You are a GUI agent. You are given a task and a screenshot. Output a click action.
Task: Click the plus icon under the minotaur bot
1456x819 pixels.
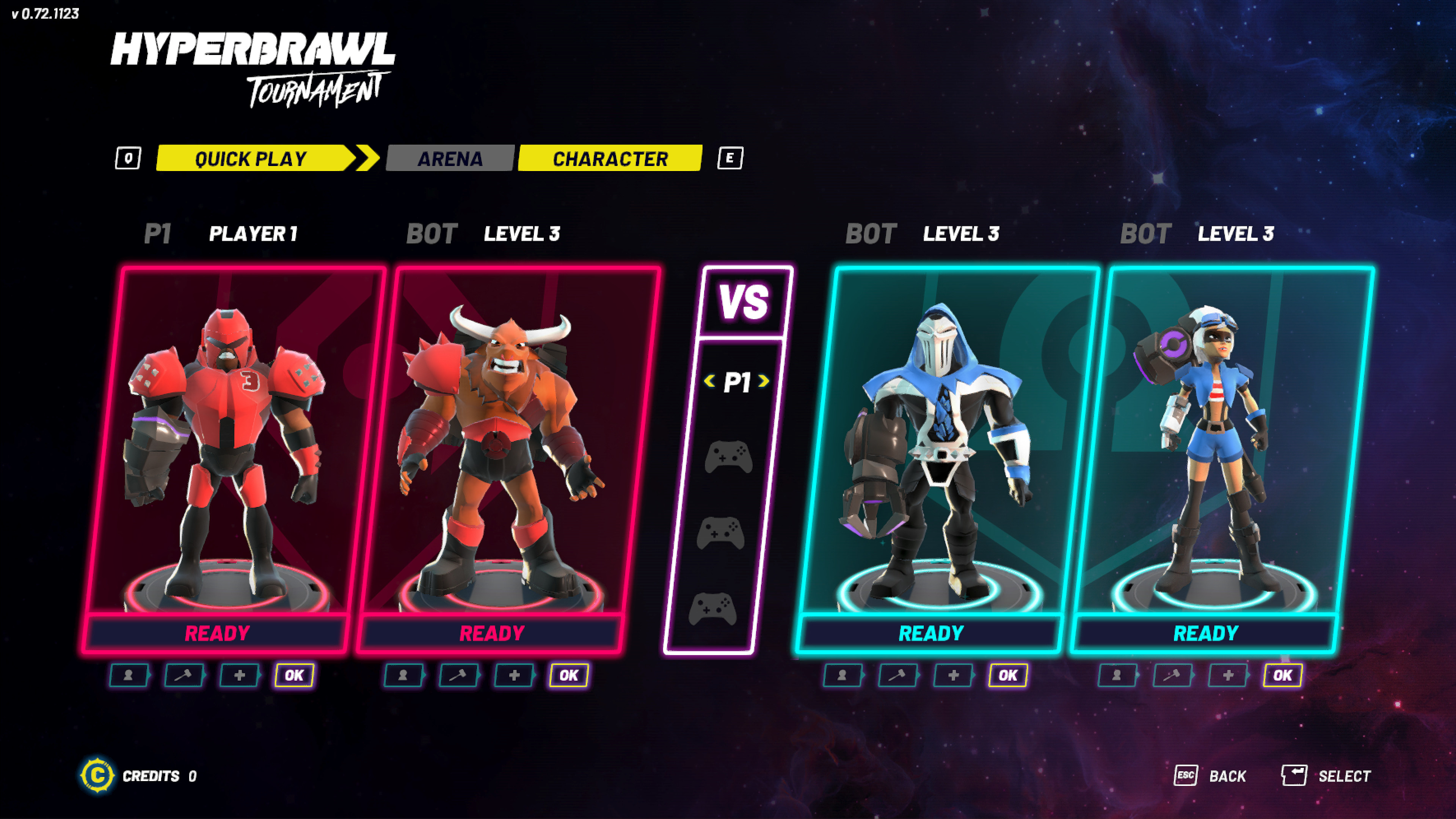click(513, 675)
